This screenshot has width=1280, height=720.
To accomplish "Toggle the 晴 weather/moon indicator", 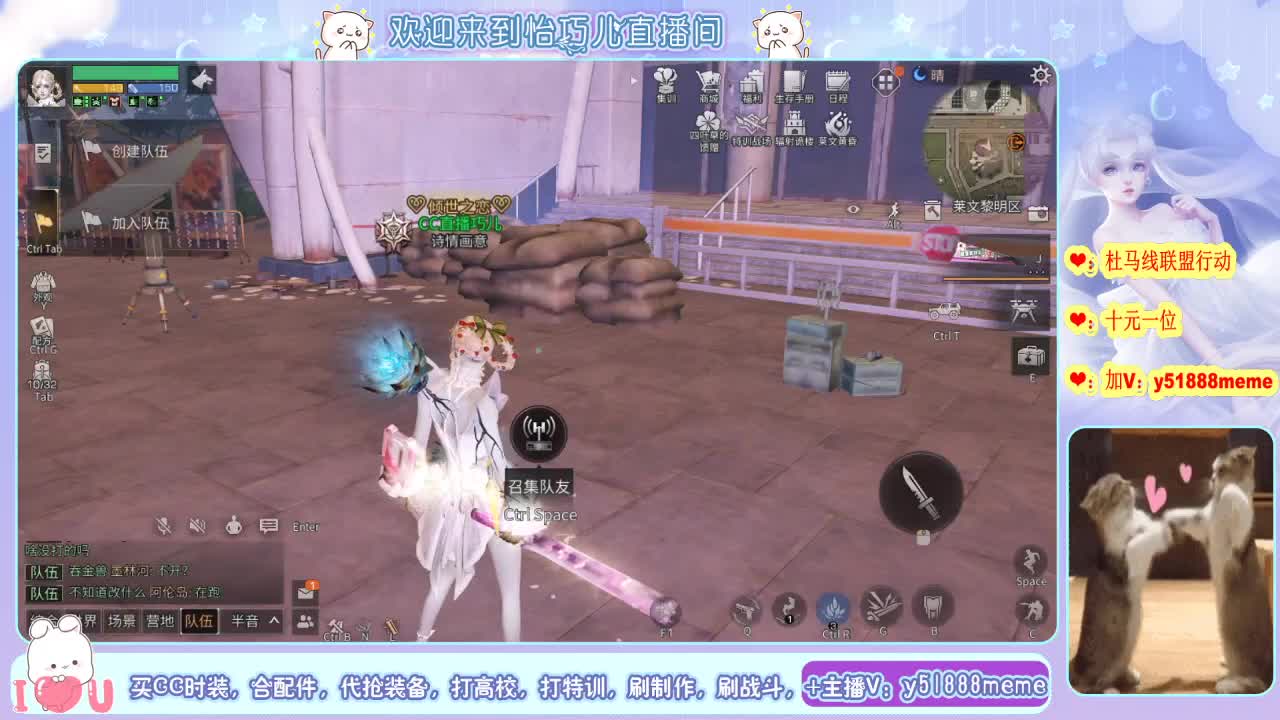I will 925,76.
